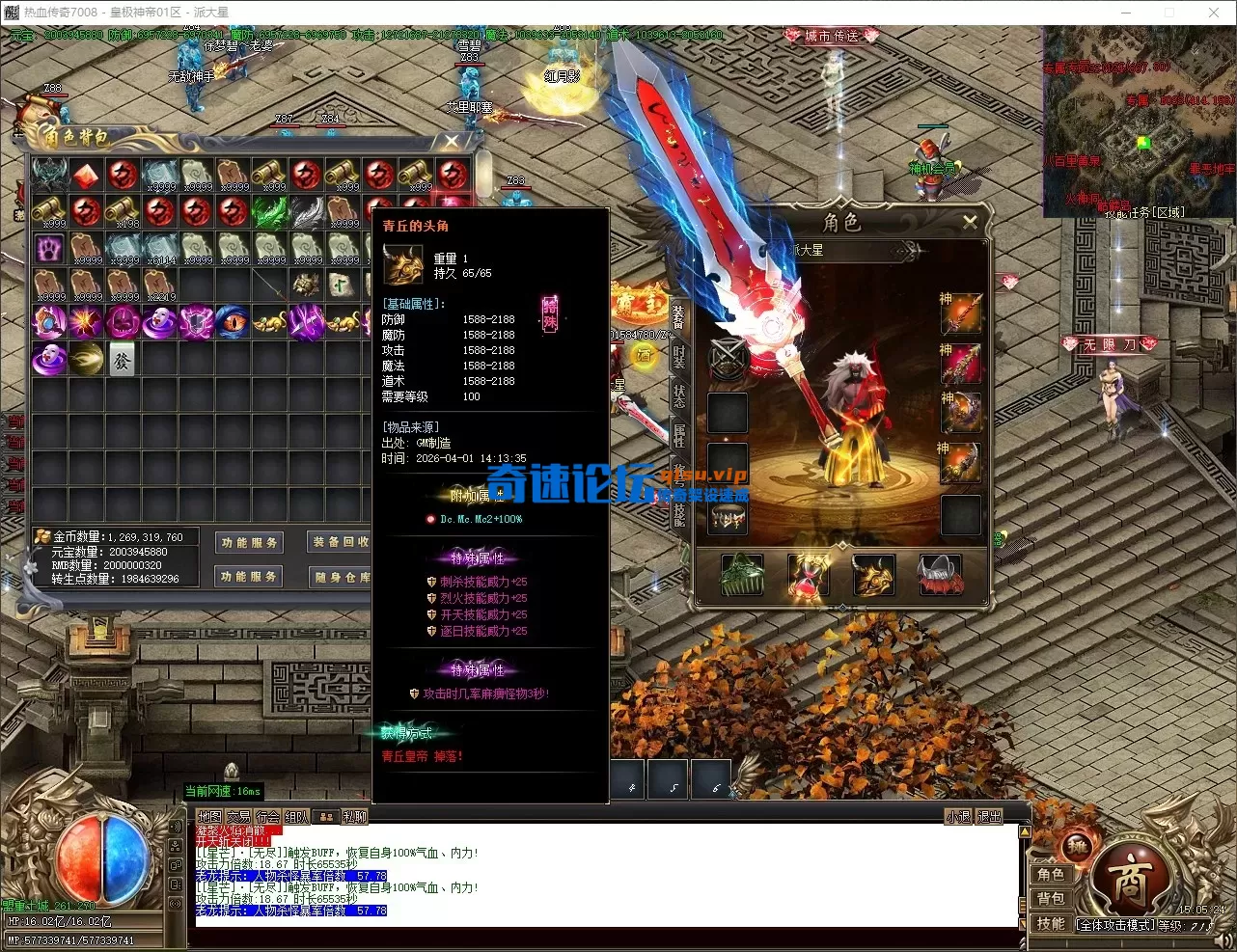Image resolution: width=1237 pixels, height=952 pixels.
Task: Select the green feather wing item
Action: [x=269, y=212]
